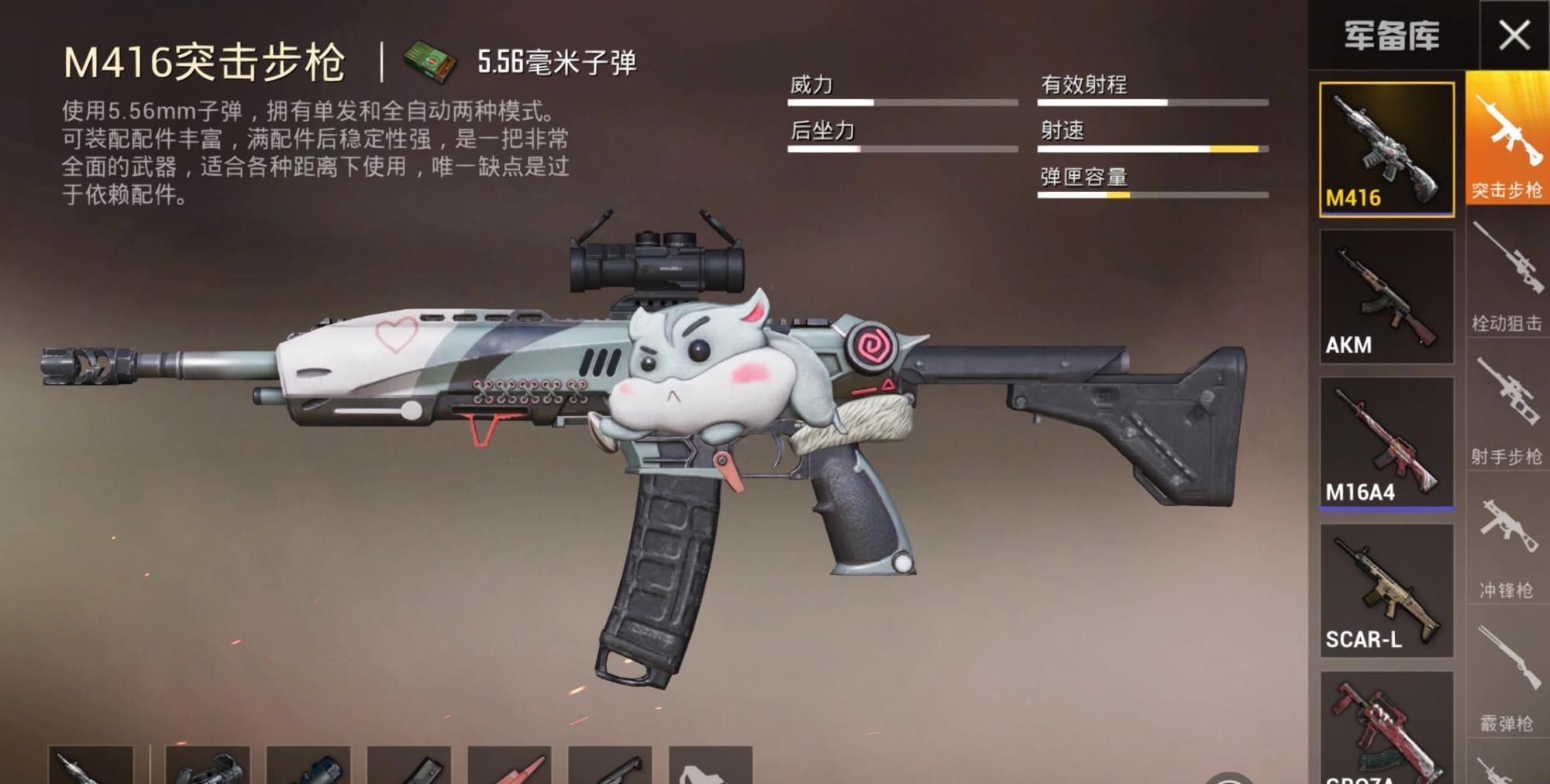The image size is (1550, 784).
Task: Select the M416 weapon tile
Action: (1386, 149)
